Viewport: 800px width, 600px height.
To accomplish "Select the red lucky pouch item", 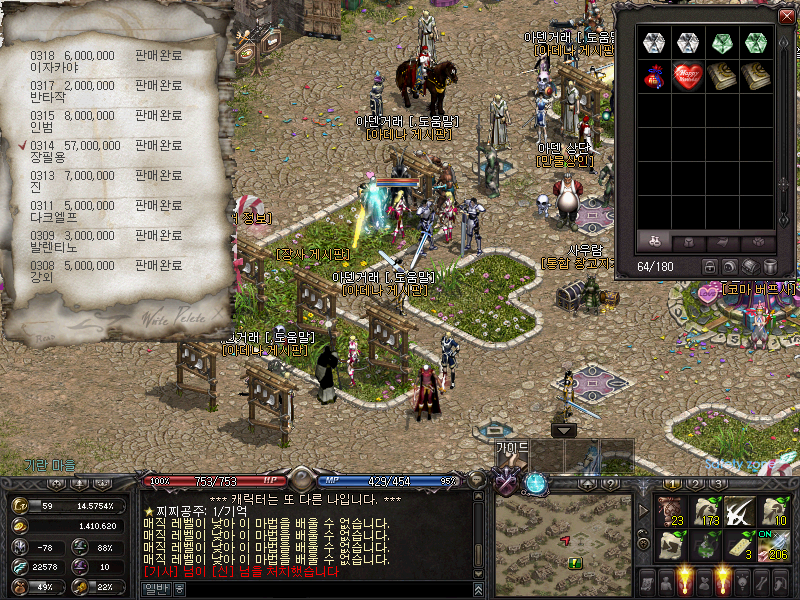I will pos(654,76).
